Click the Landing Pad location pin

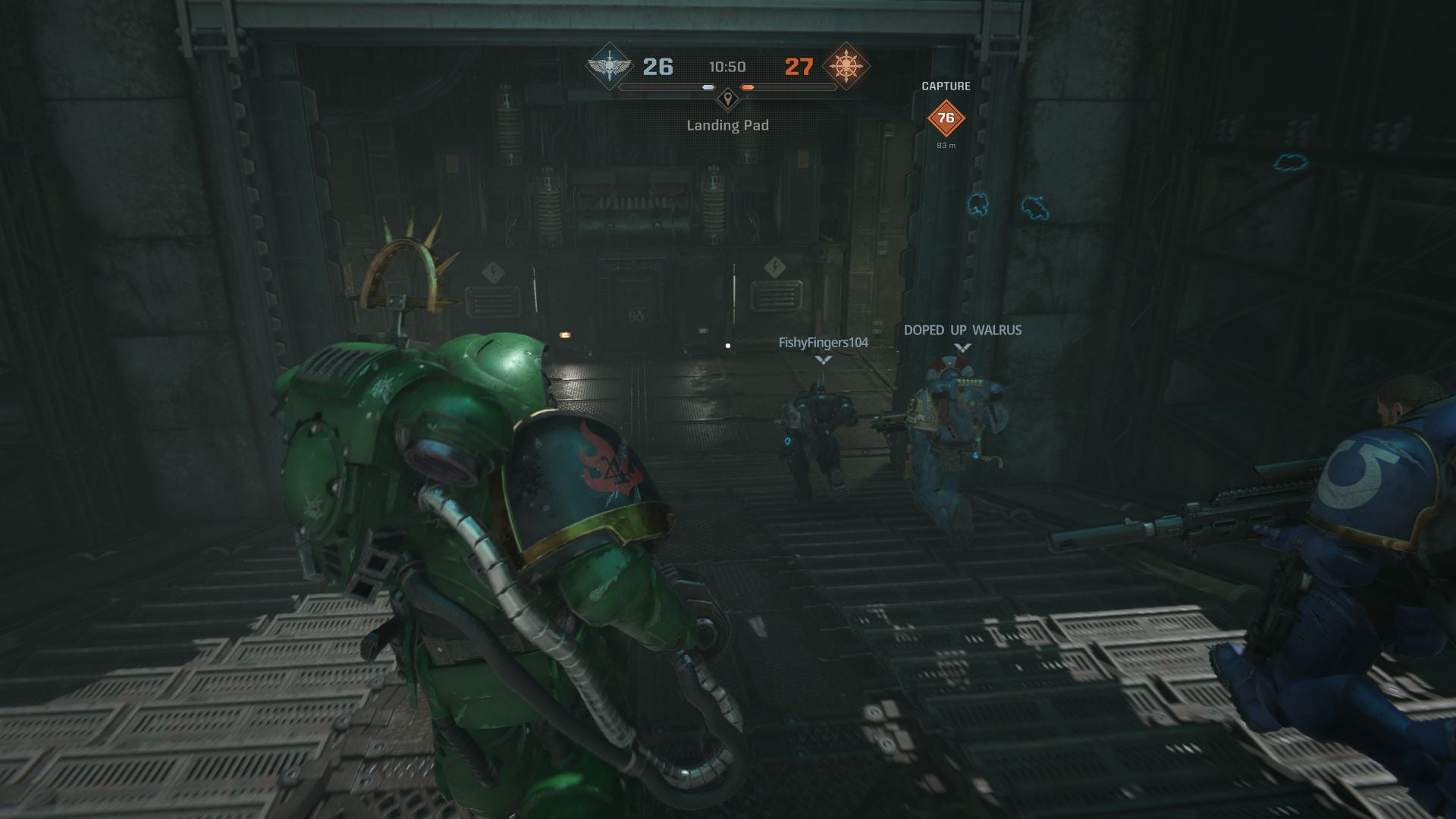tap(728, 99)
